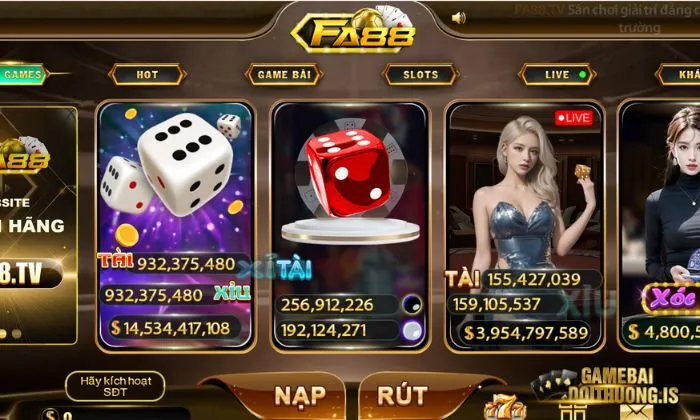Tap the RÚT withdraw button

(x=402, y=395)
